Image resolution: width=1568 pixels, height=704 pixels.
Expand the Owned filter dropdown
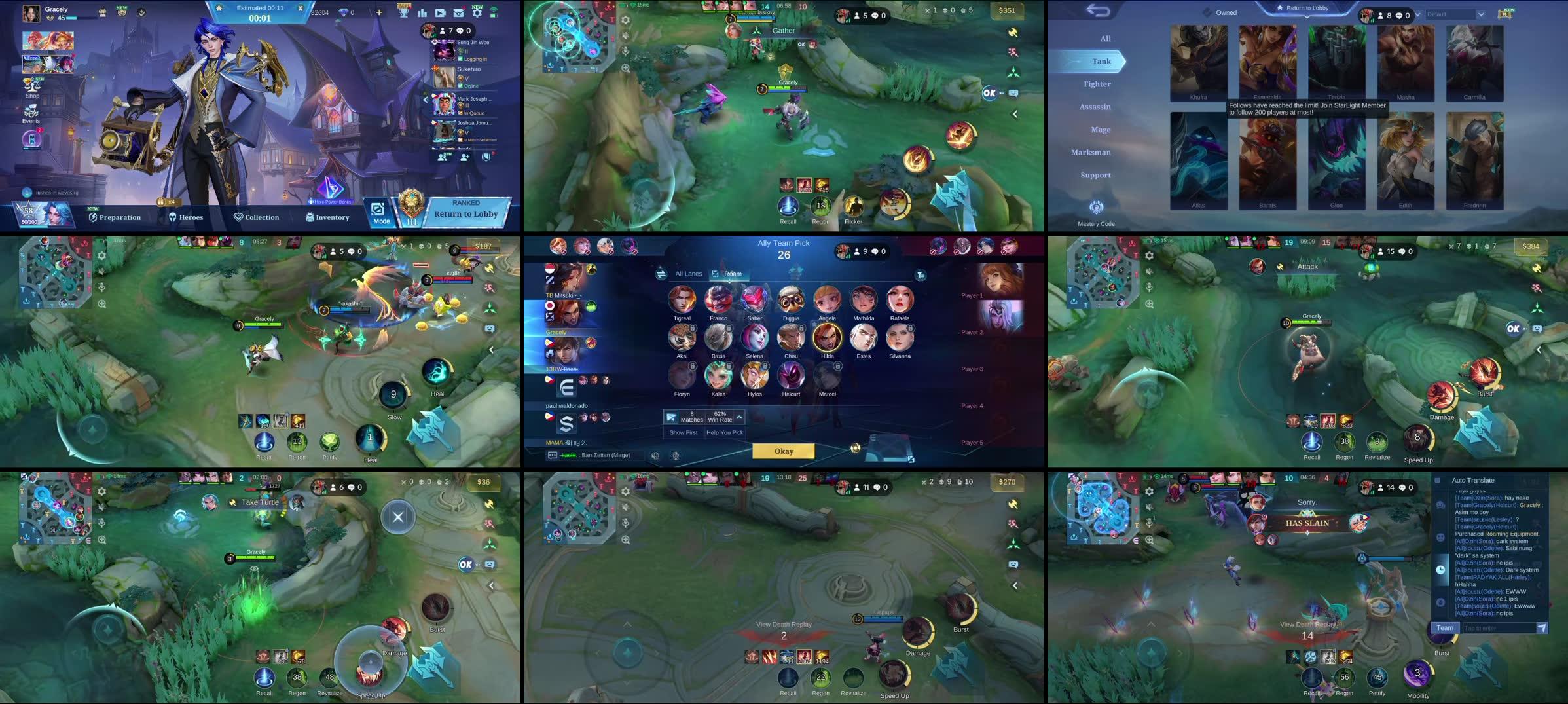tap(1224, 12)
